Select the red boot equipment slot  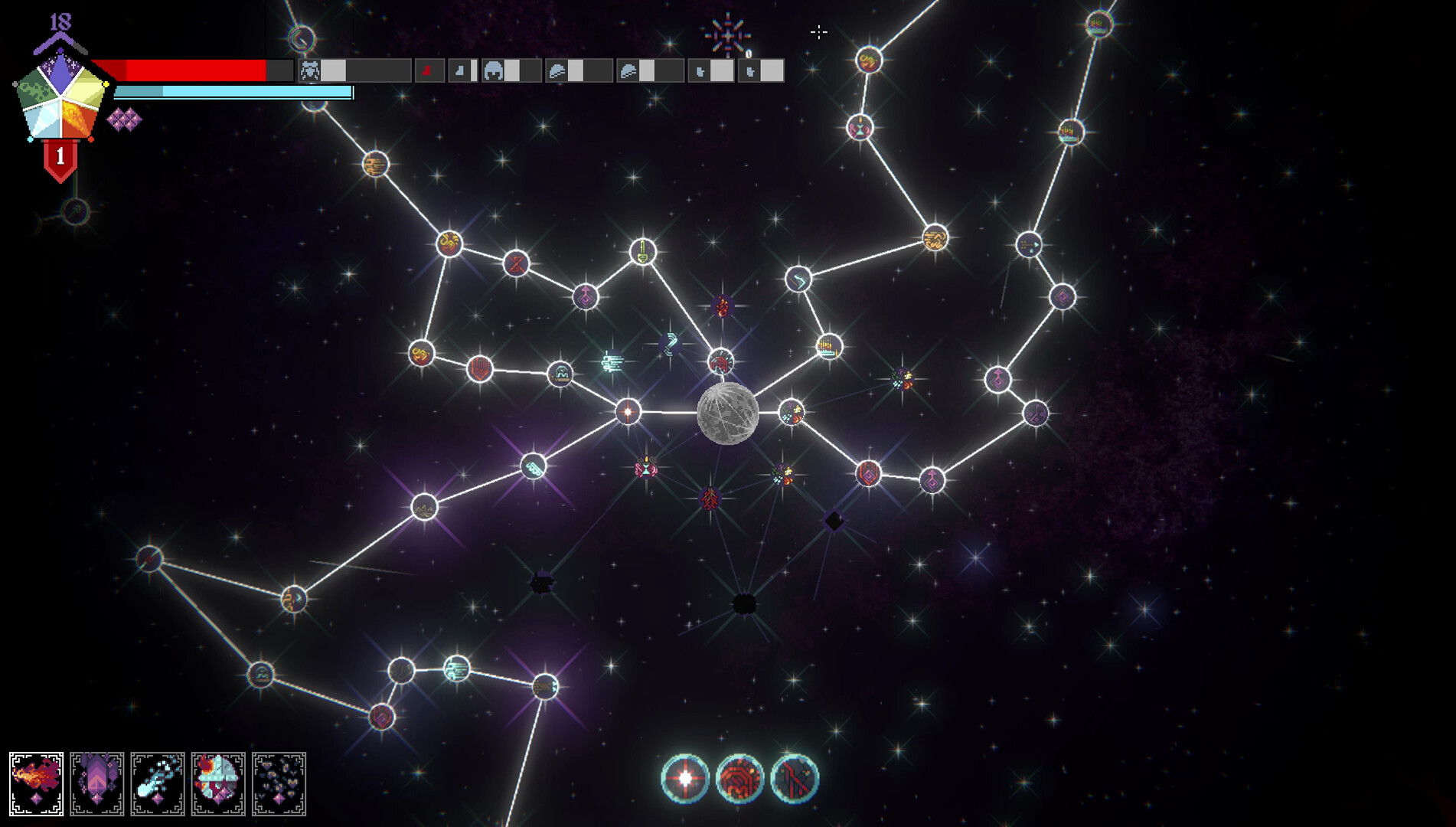point(426,70)
